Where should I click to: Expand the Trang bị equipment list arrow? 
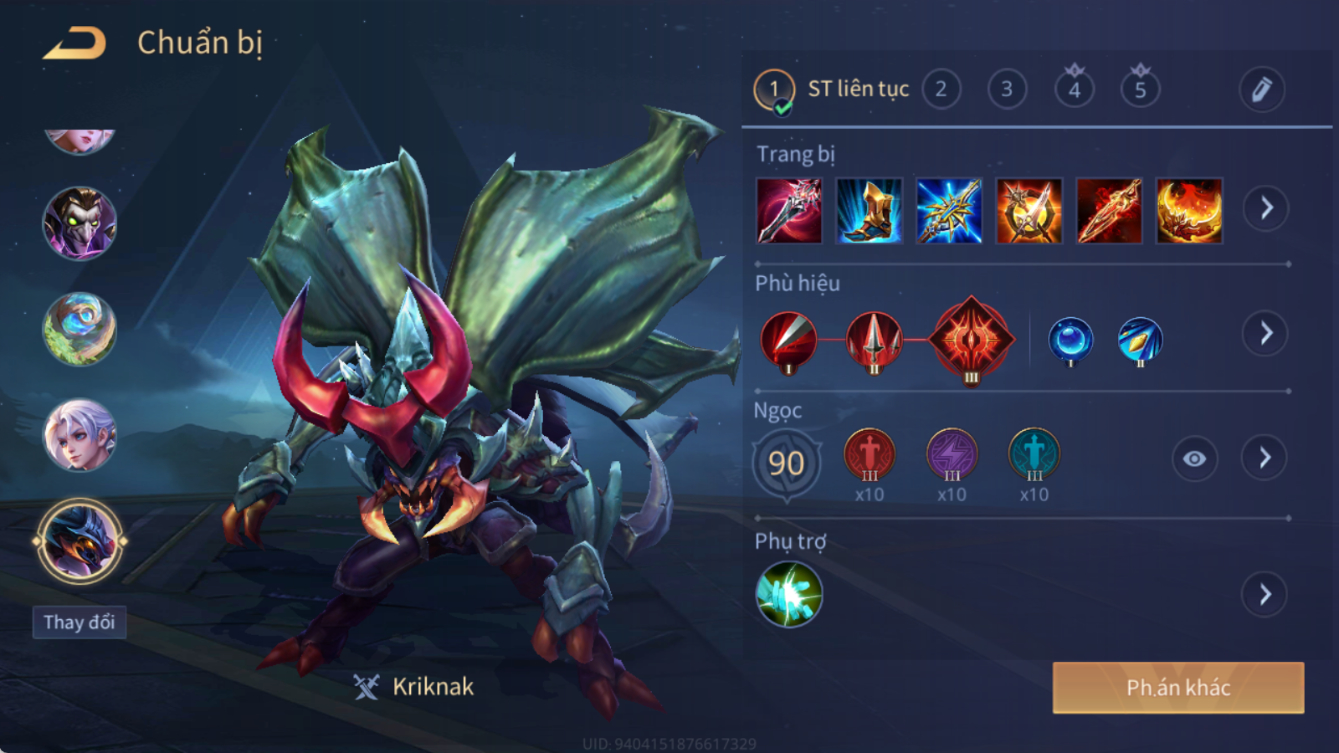(1266, 209)
